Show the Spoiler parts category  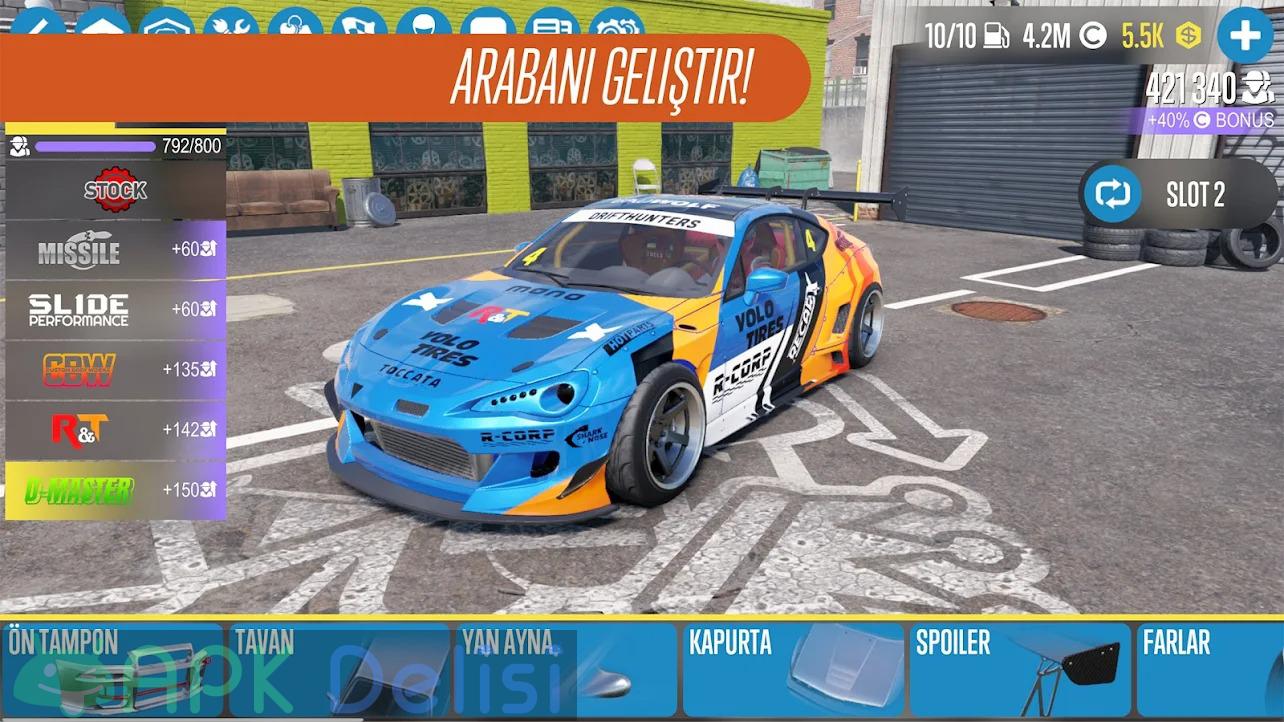[1021, 670]
